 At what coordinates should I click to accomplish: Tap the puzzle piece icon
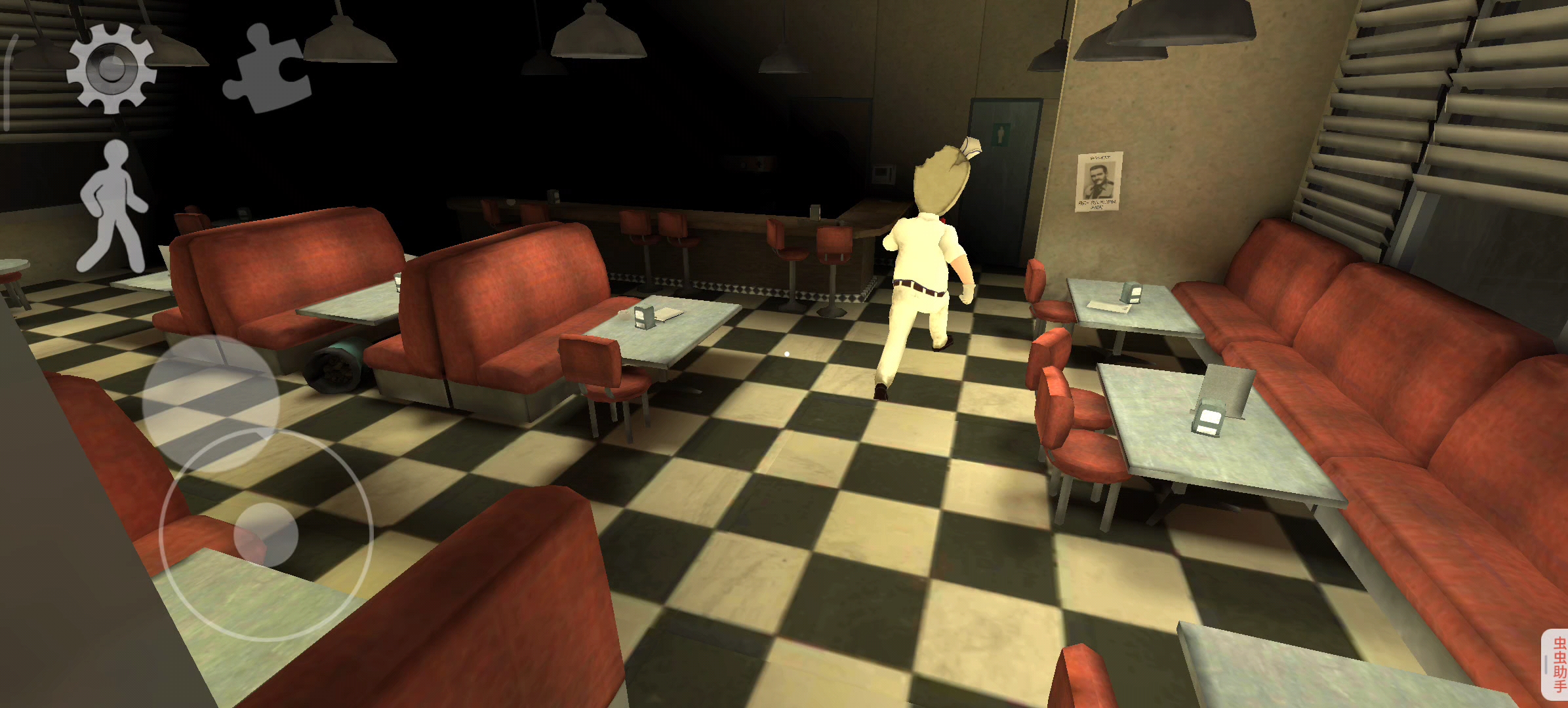[x=266, y=70]
